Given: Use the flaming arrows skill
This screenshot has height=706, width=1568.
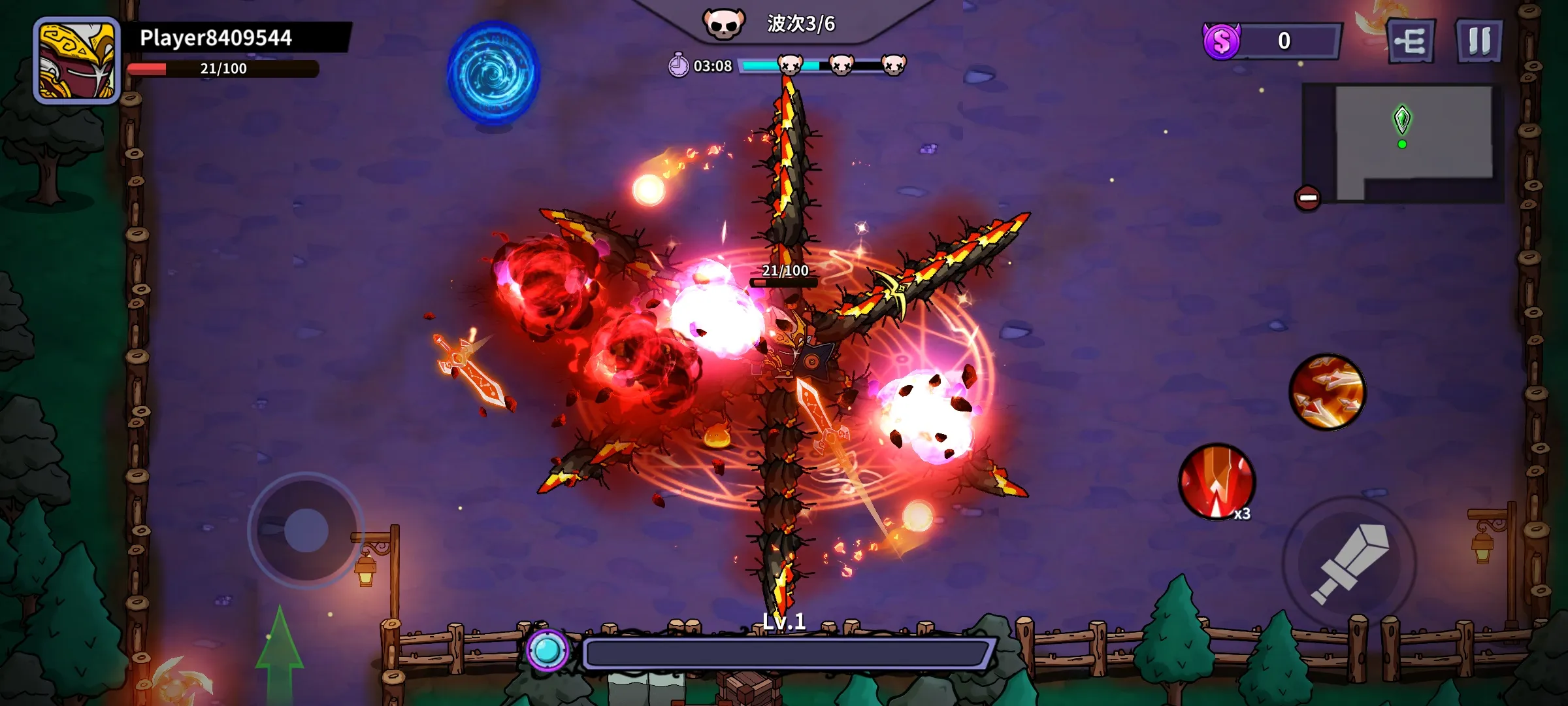Looking at the screenshot, I should point(1327,392).
